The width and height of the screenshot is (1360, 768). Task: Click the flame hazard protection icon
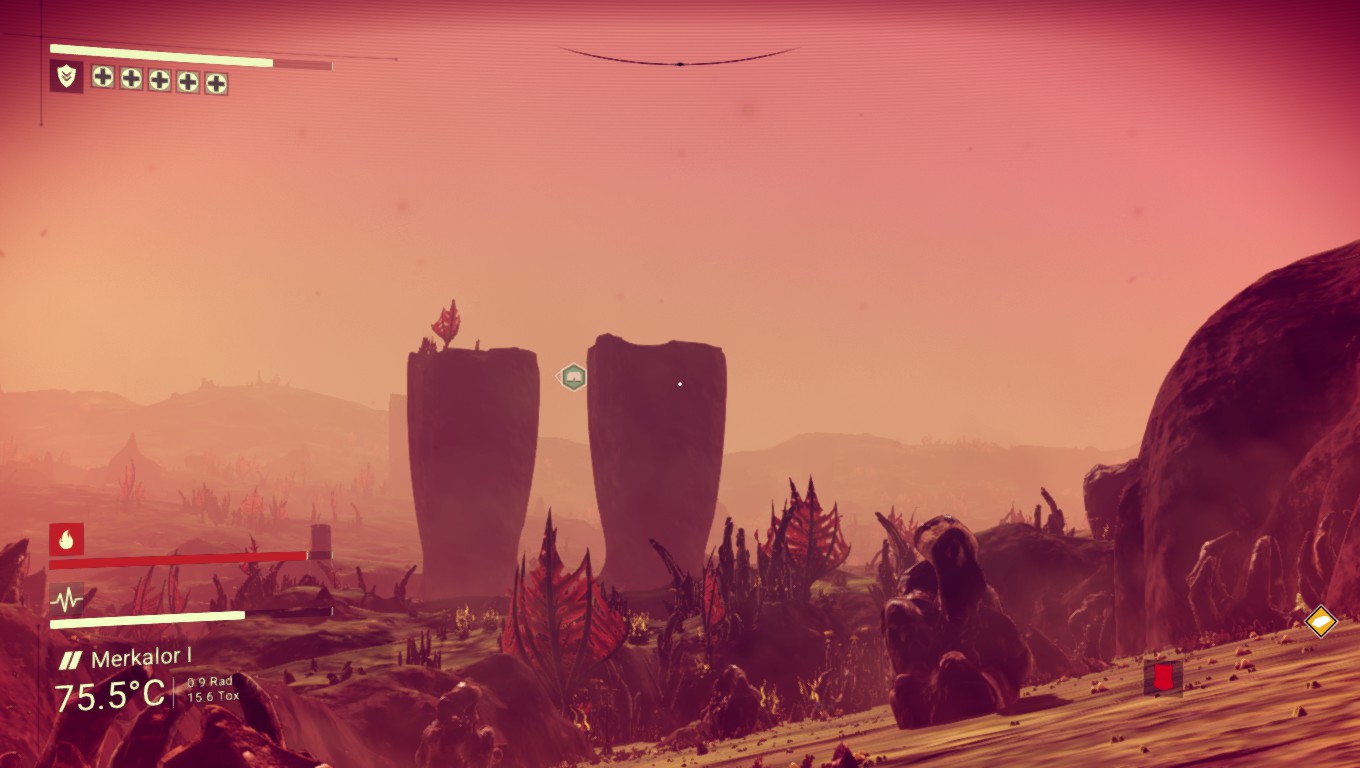click(66, 539)
